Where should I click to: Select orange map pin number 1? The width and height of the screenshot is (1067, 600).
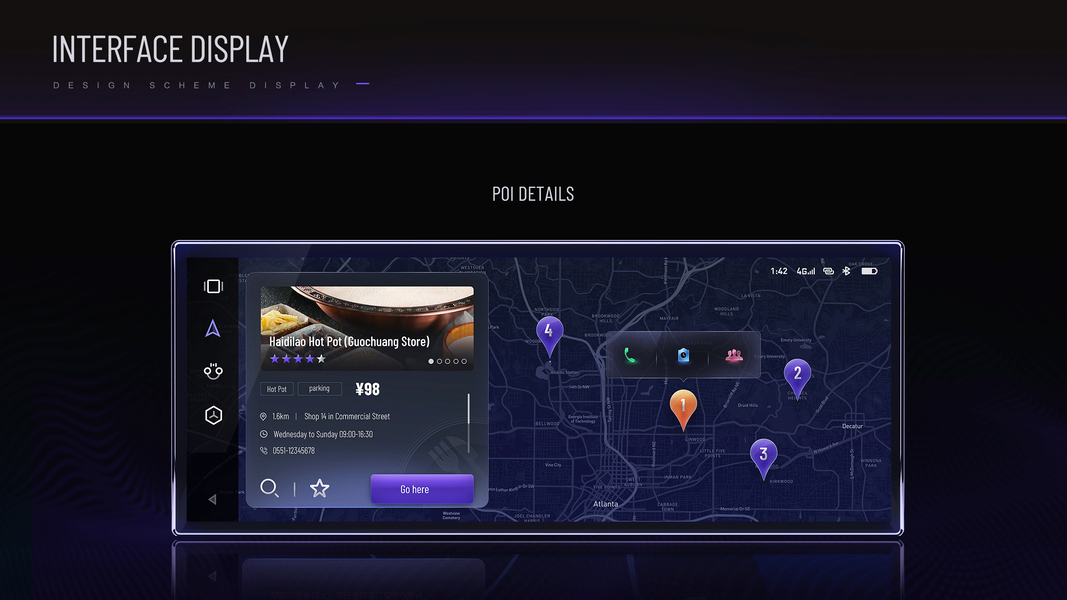pyautogui.click(x=683, y=406)
